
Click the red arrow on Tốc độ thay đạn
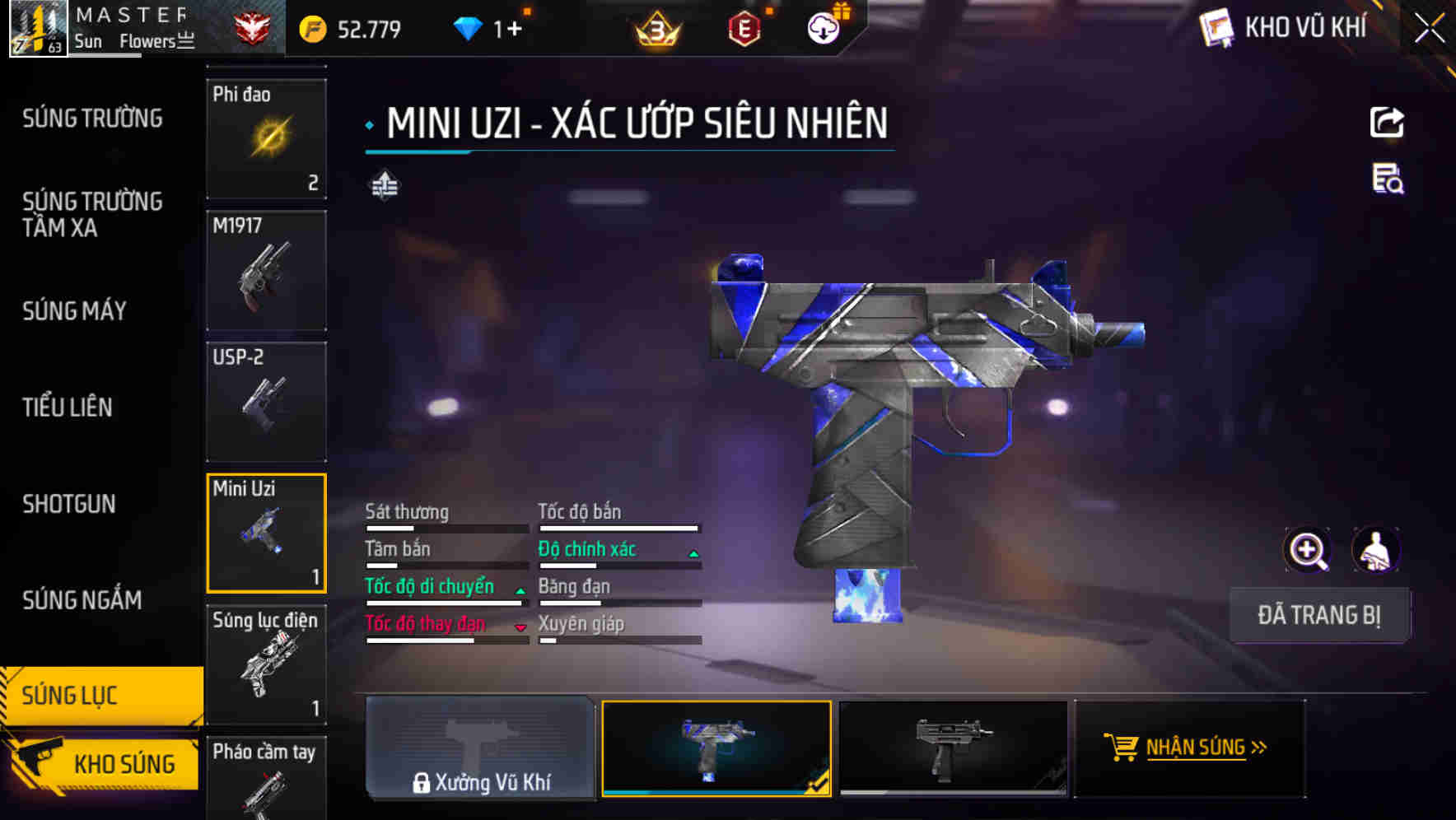pos(521,627)
